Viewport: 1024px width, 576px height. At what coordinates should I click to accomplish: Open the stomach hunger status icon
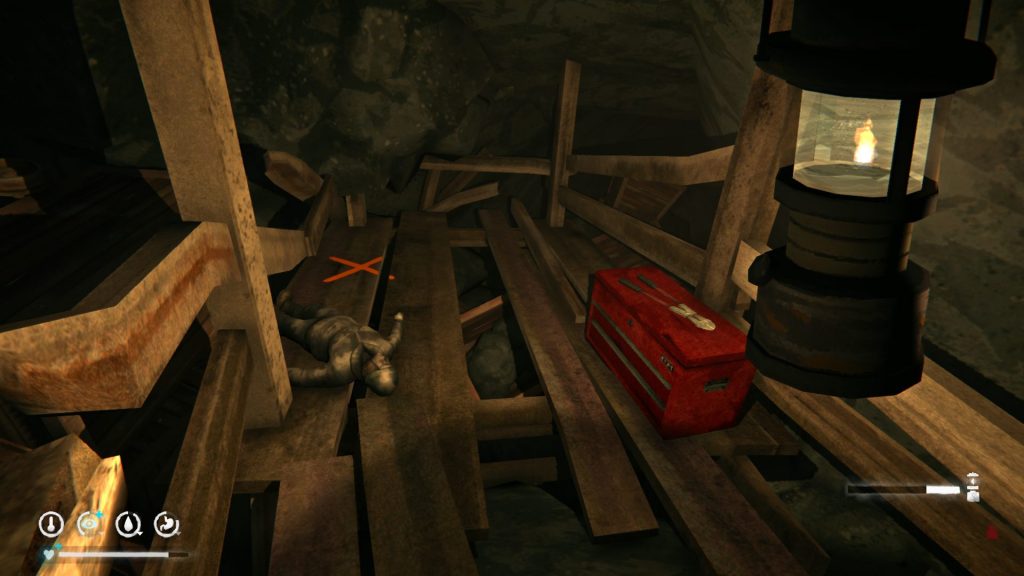click(167, 523)
